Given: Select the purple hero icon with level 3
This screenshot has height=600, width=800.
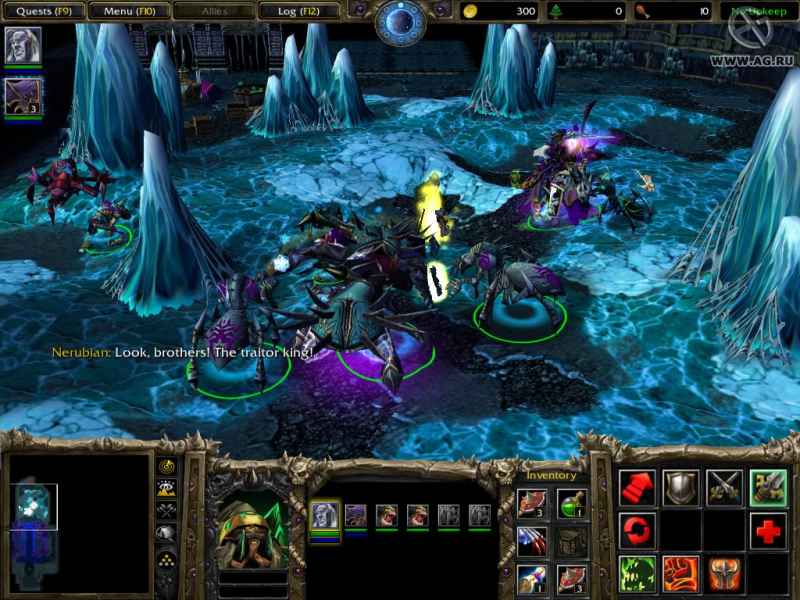Looking at the screenshot, I should point(22,97).
